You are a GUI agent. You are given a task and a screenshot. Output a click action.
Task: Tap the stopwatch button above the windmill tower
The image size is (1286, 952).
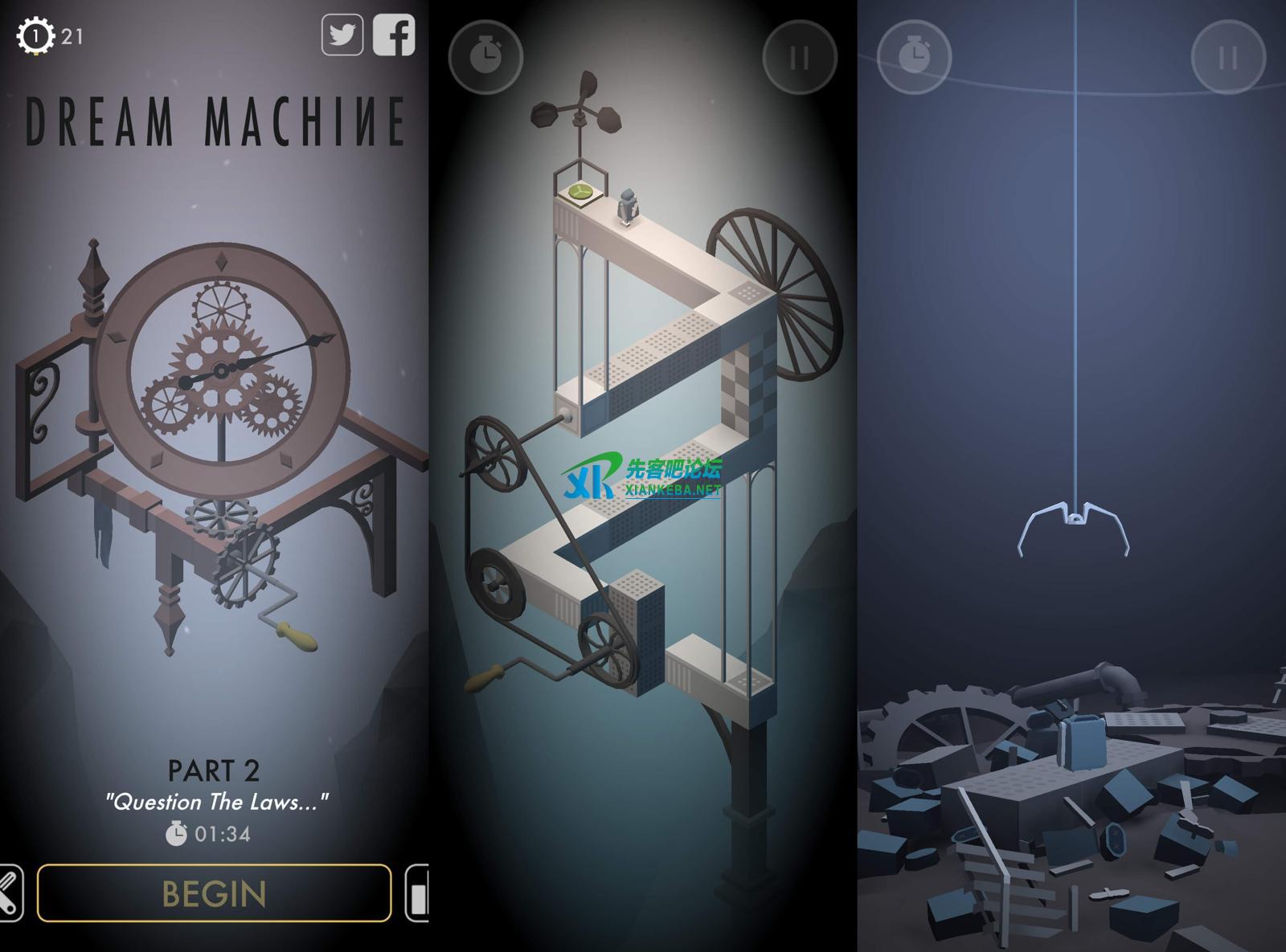(x=485, y=58)
